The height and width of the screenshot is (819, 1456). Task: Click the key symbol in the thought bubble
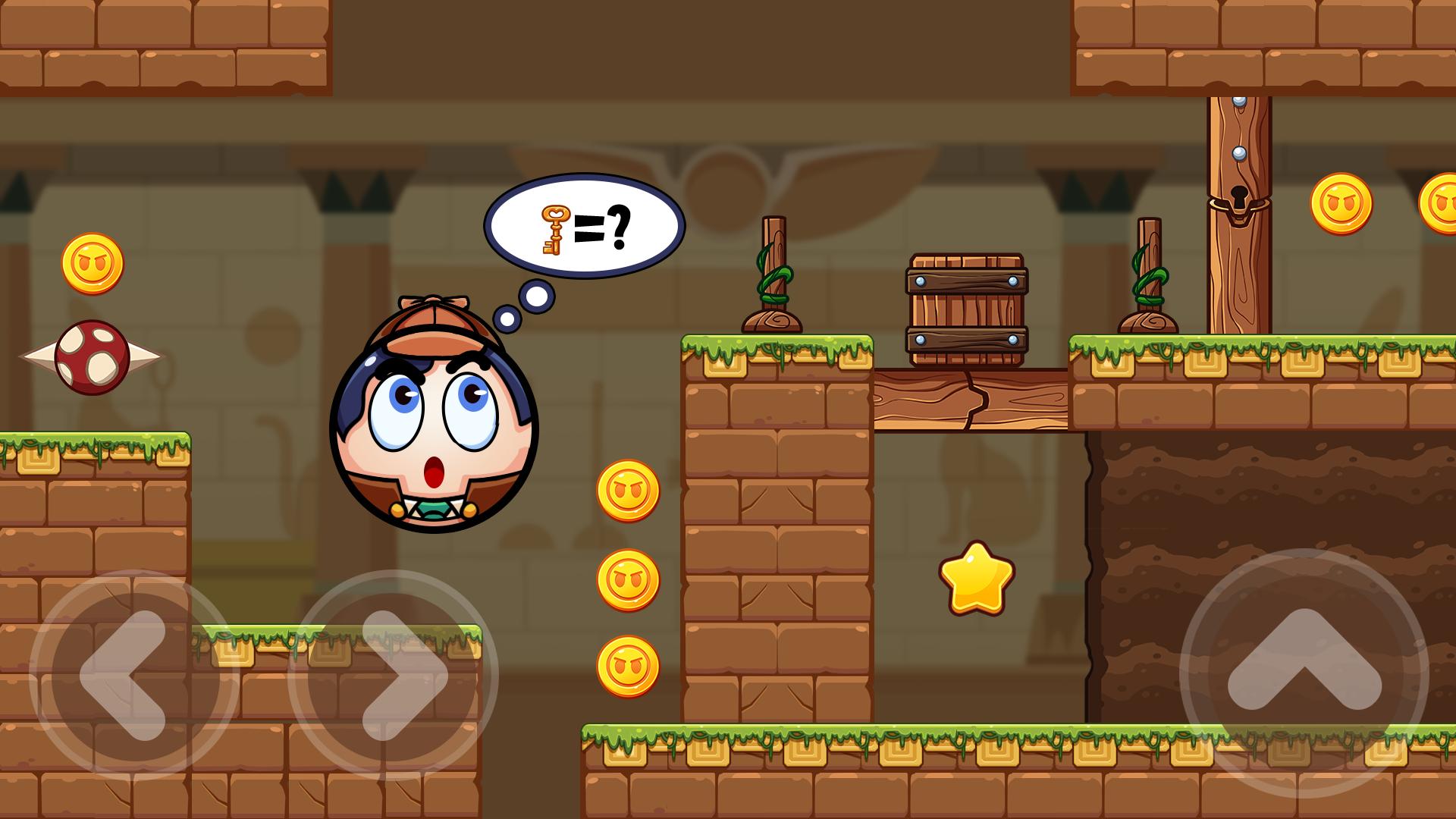point(554,231)
